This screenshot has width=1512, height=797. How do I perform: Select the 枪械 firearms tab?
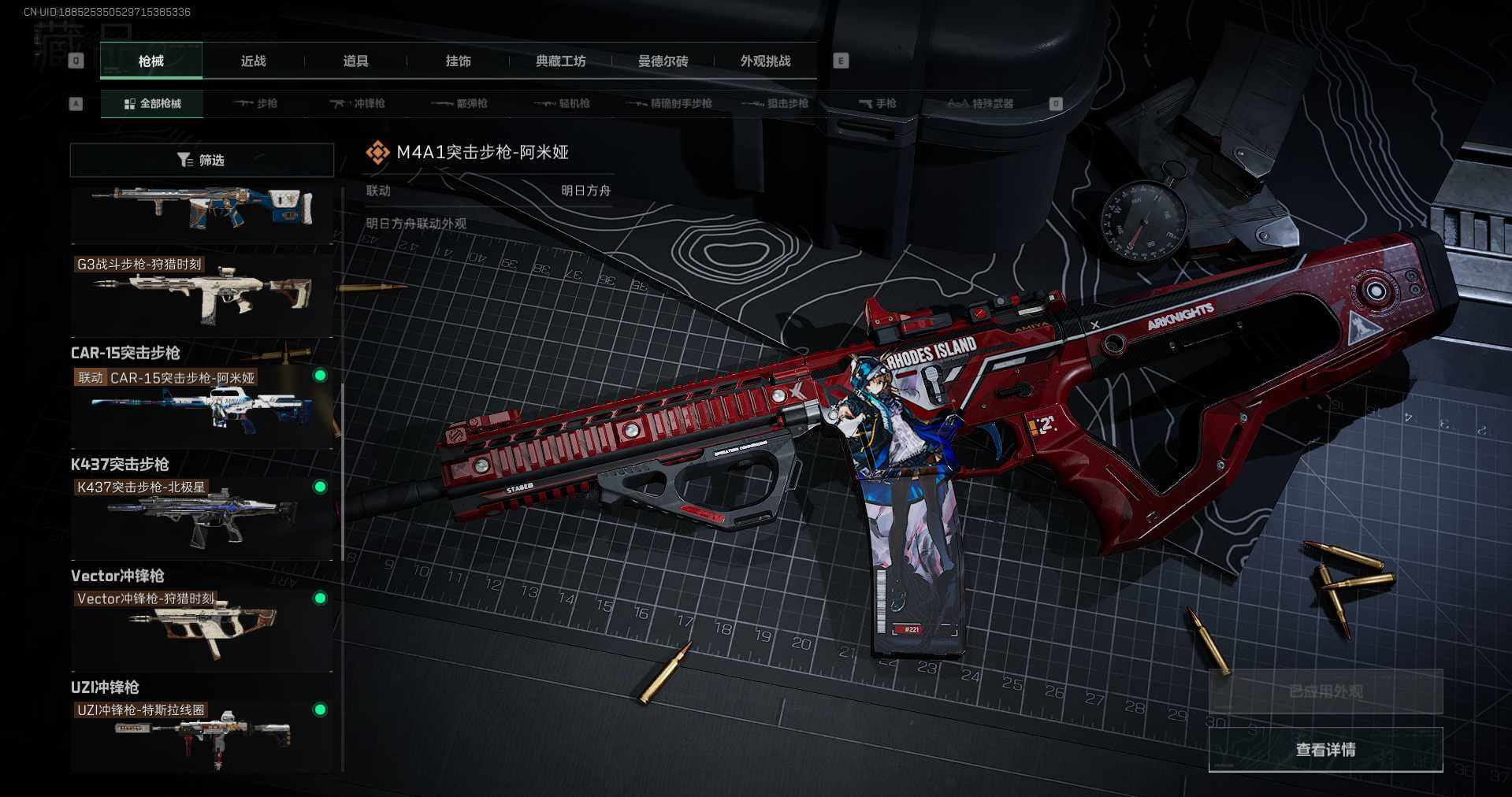click(150, 61)
